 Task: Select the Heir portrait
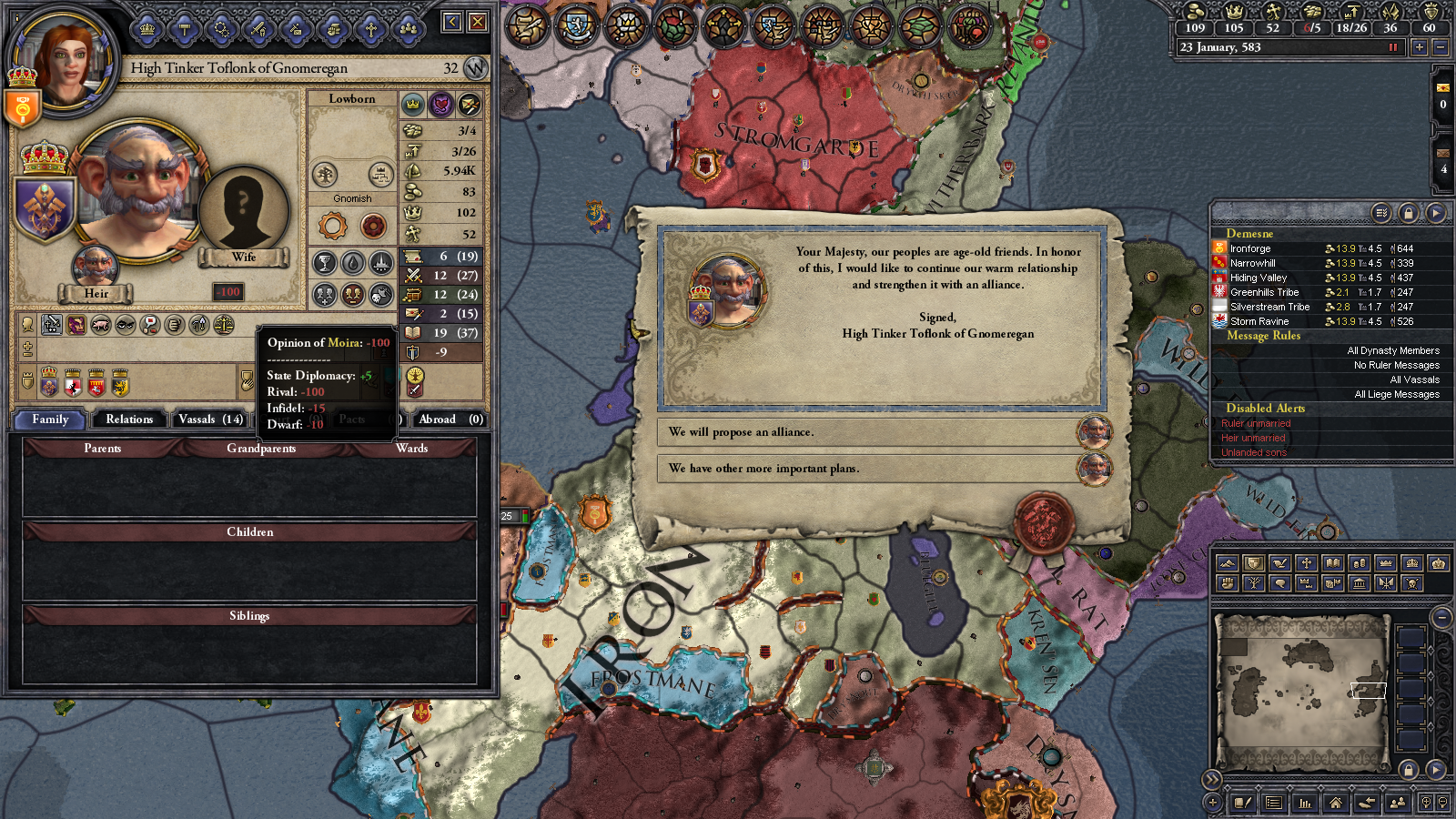pos(95,267)
